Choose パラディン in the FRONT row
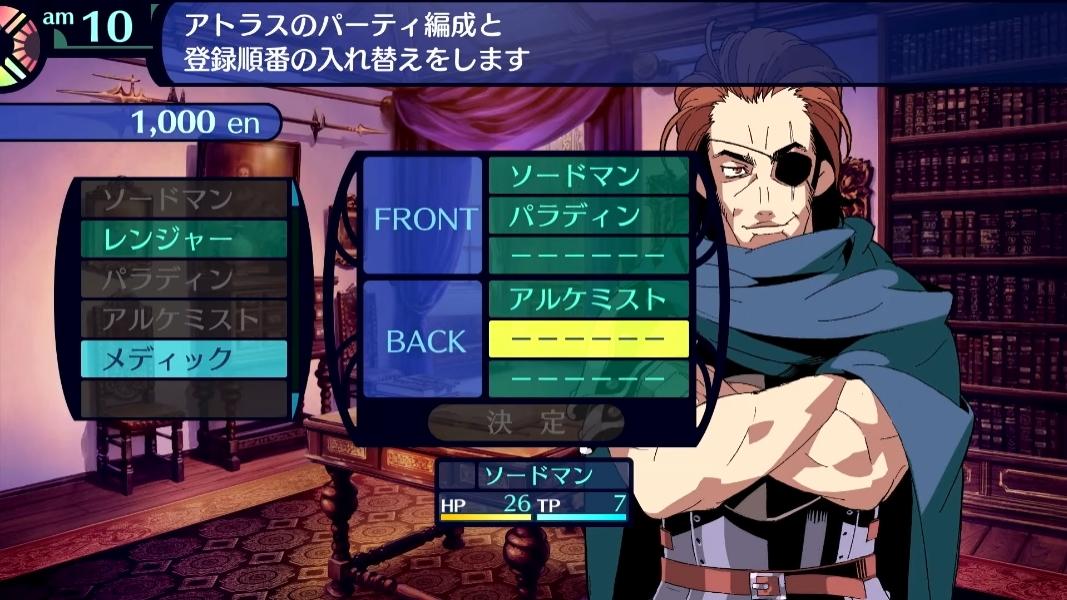This screenshot has width=1067, height=600. click(x=588, y=215)
